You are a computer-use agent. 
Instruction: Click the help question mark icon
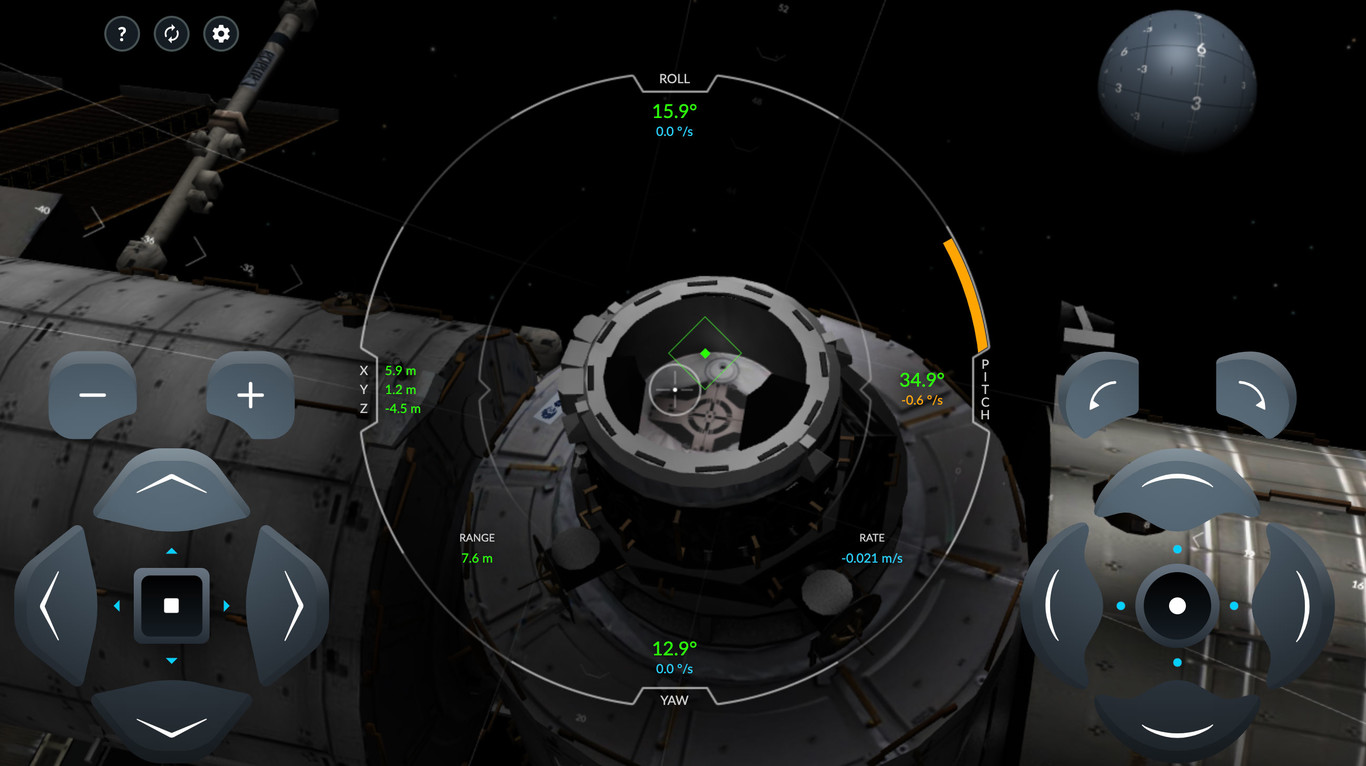pyautogui.click(x=122, y=33)
